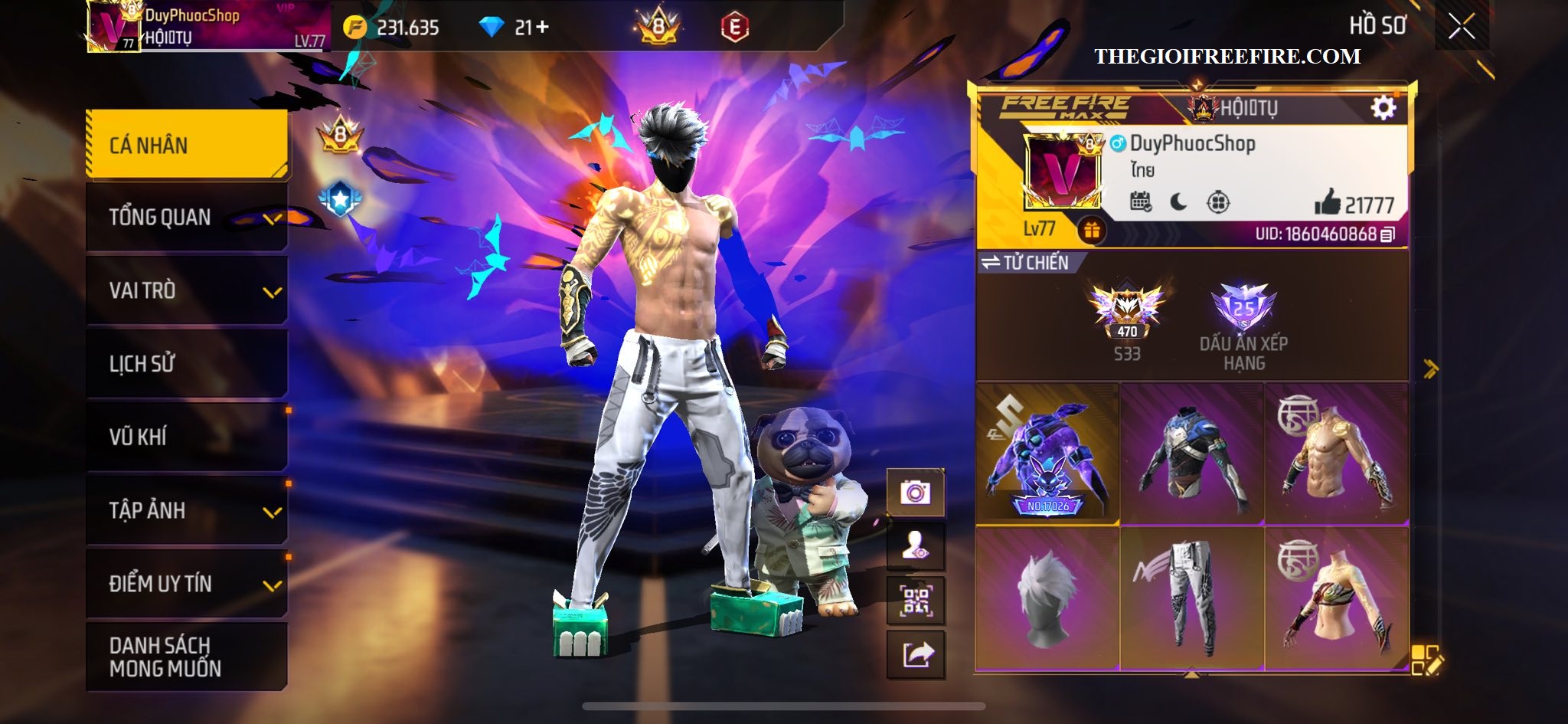Tap the camera screenshot button
This screenshot has width=1568, height=724.
(x=916, y=492)
